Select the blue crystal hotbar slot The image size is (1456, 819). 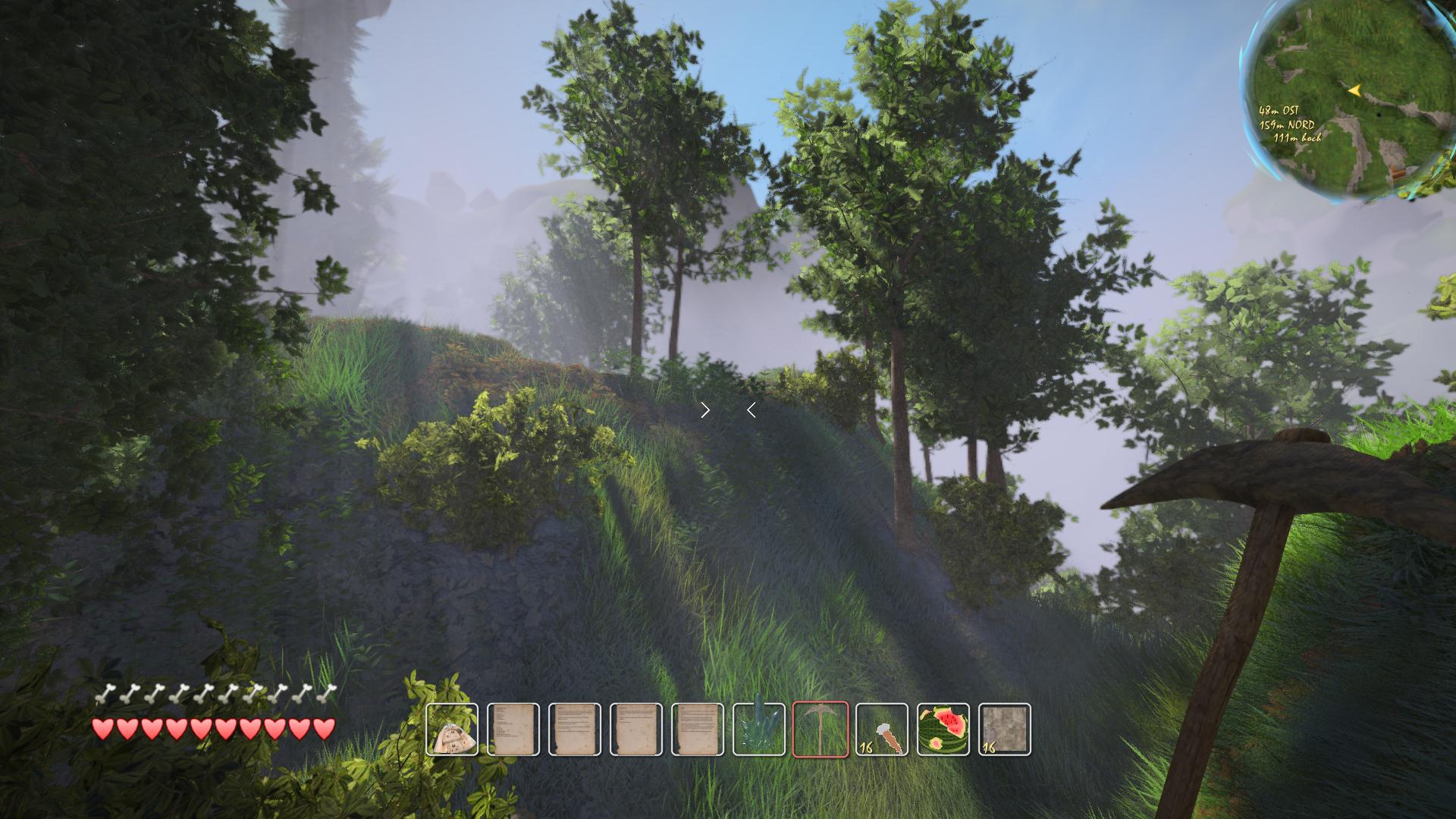click(759, 730)
